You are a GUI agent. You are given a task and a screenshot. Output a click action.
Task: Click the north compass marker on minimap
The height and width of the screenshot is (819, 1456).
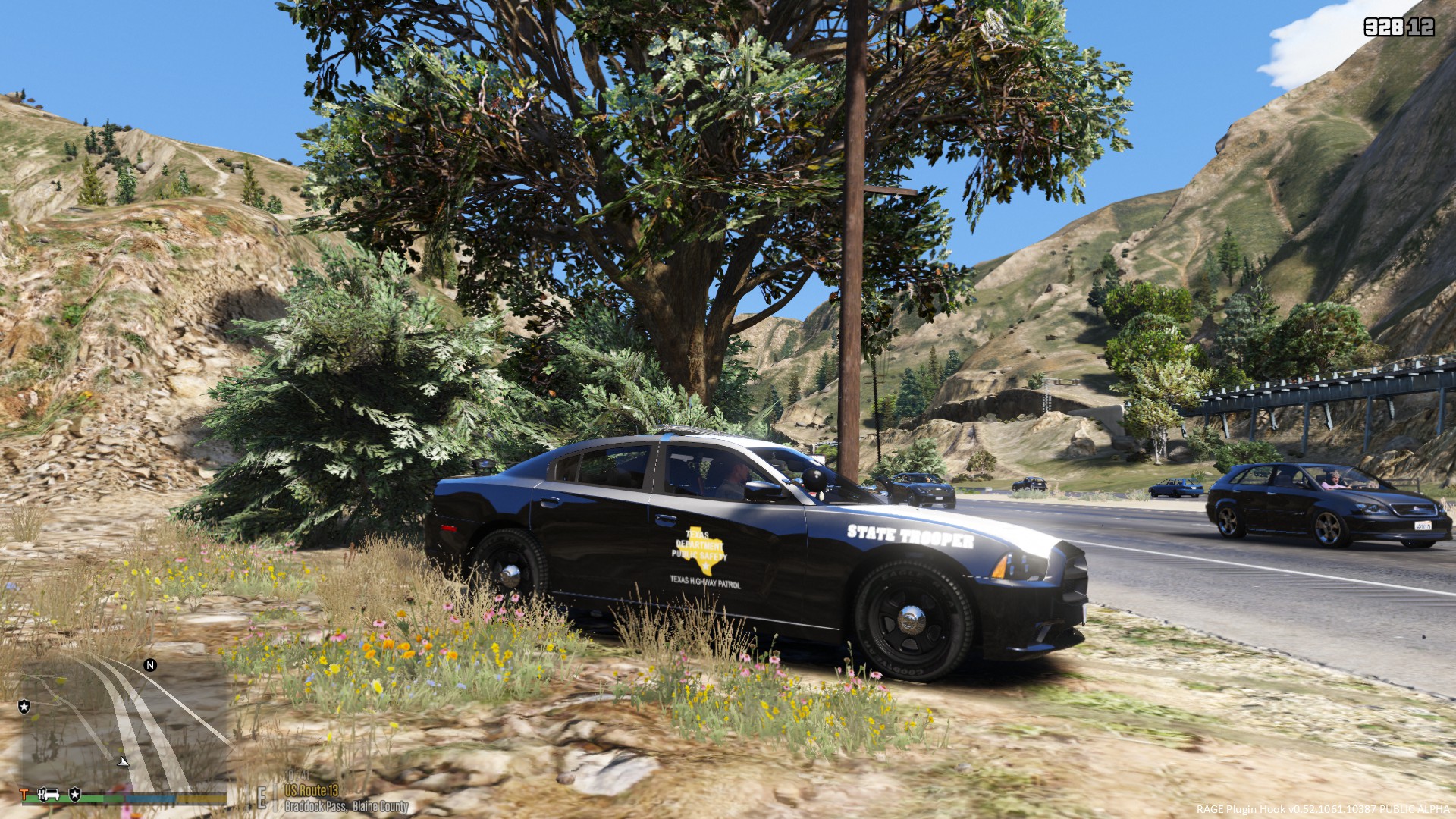(x=150, y=665)
